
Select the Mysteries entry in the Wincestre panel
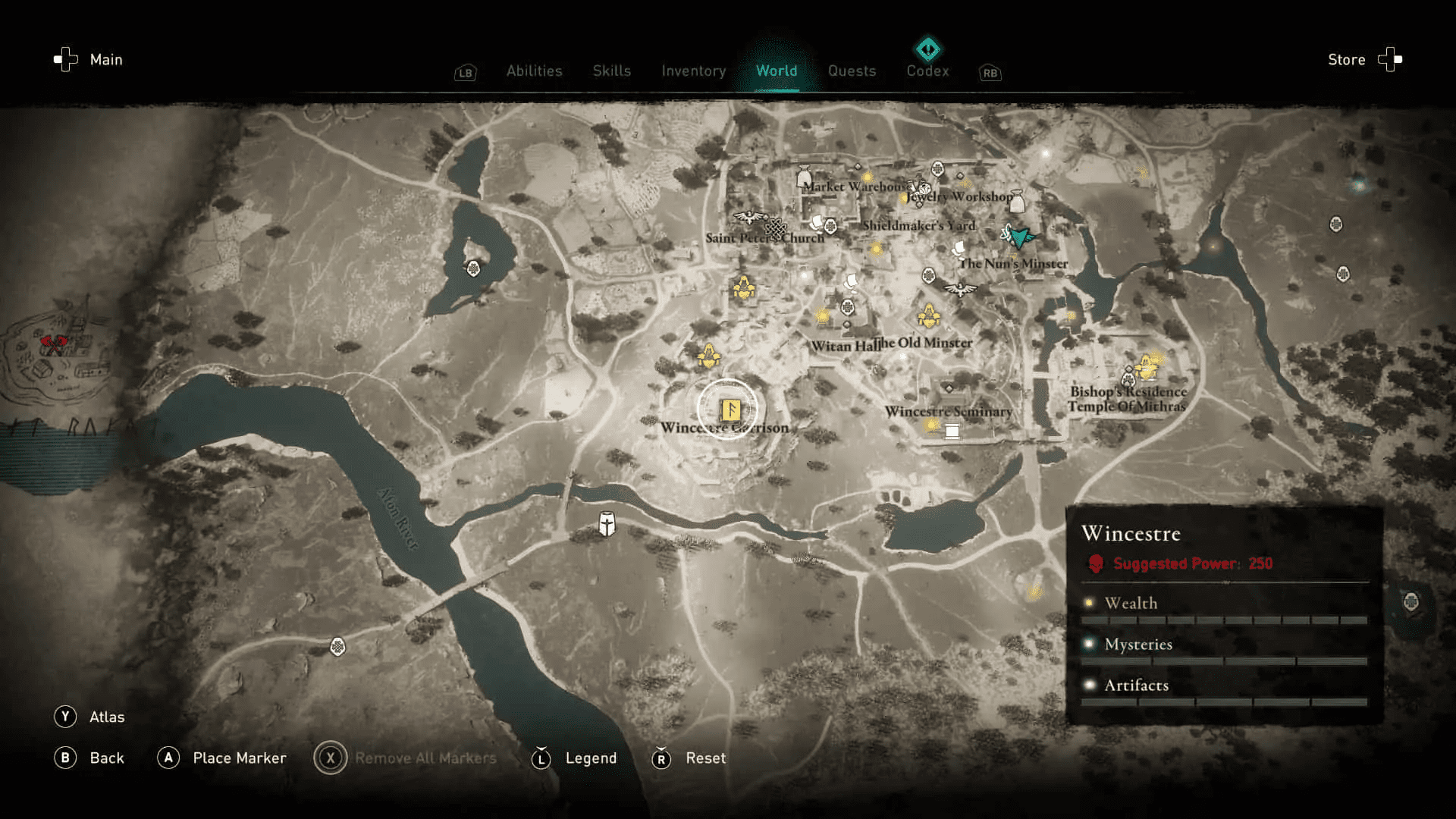(1137, 644)
